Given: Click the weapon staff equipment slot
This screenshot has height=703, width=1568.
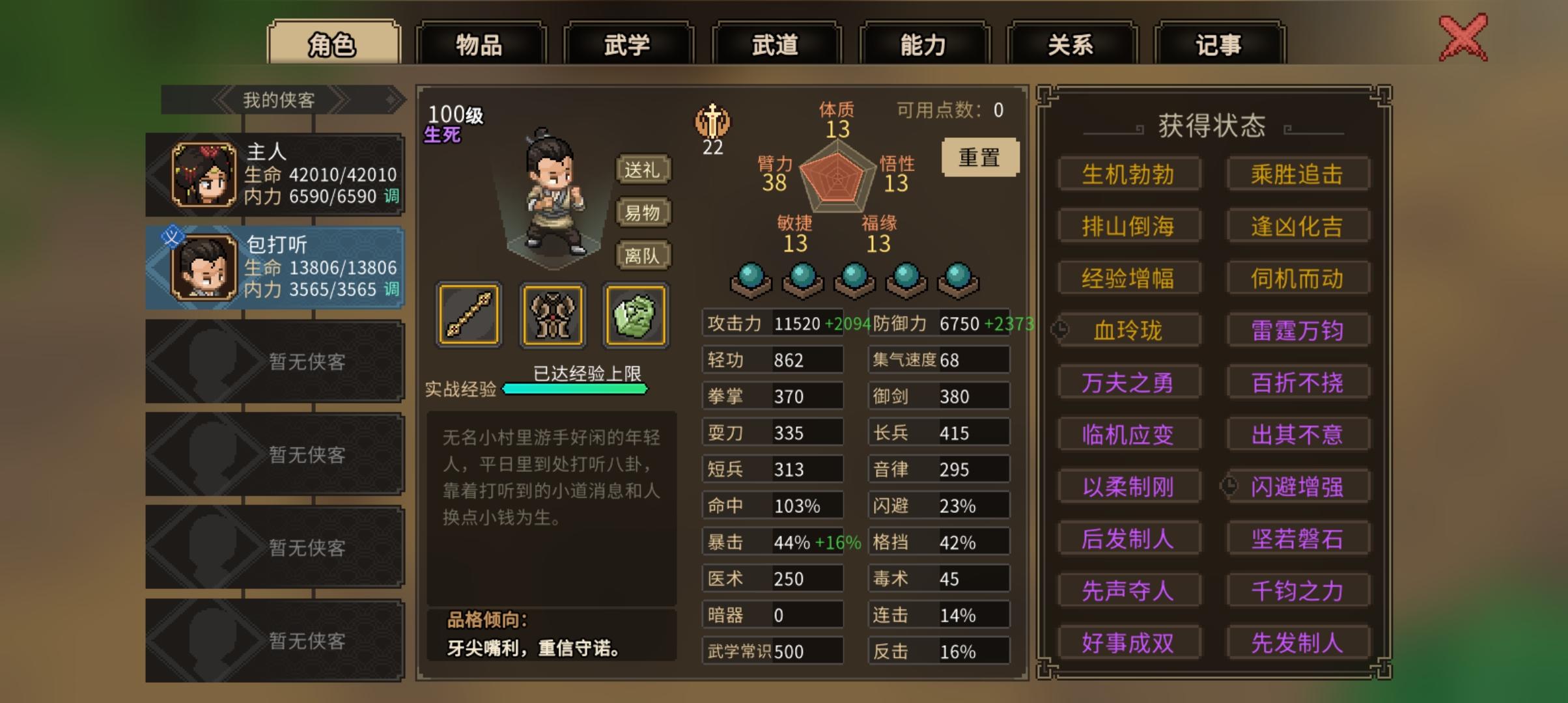Looking at the screenshot, I should pos(468,317).
